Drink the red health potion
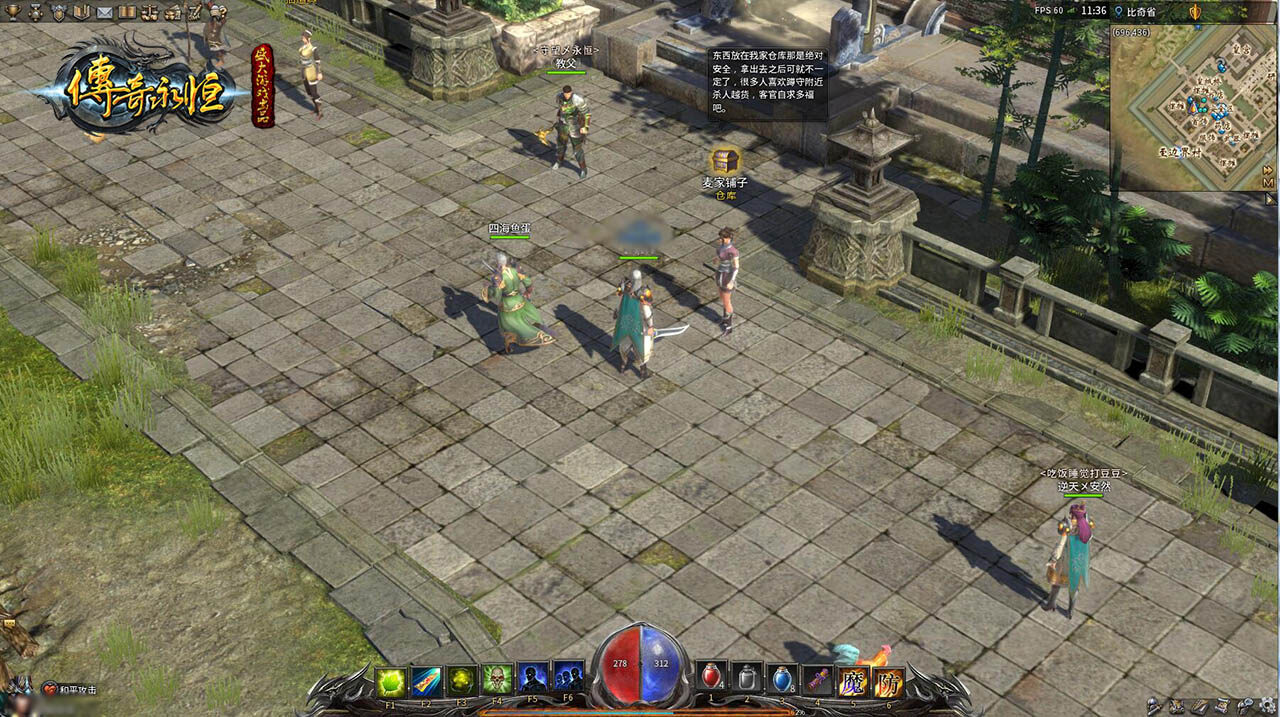This screenshot has height=717, width=1280. click(711, 679)
